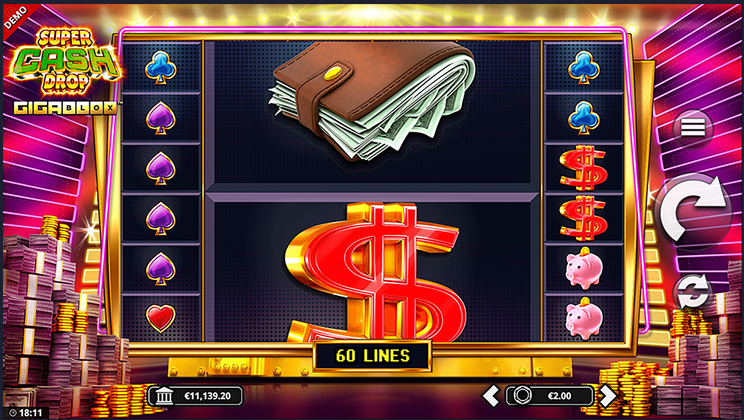Viewport: 744px width, 420px height.
Task: Activate autoplay with the small circular arrows
Action: point(691,292)
